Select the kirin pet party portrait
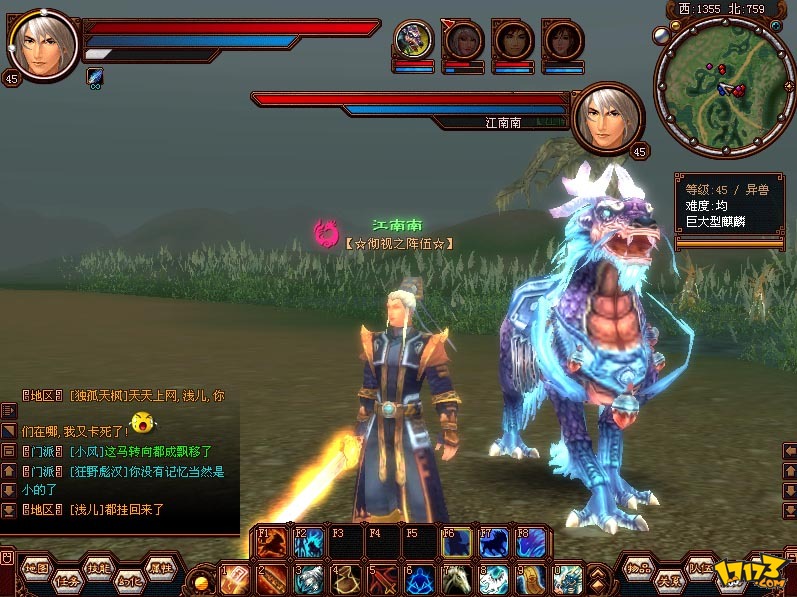The width and height of the screenshot is (797, 597). 412,41
